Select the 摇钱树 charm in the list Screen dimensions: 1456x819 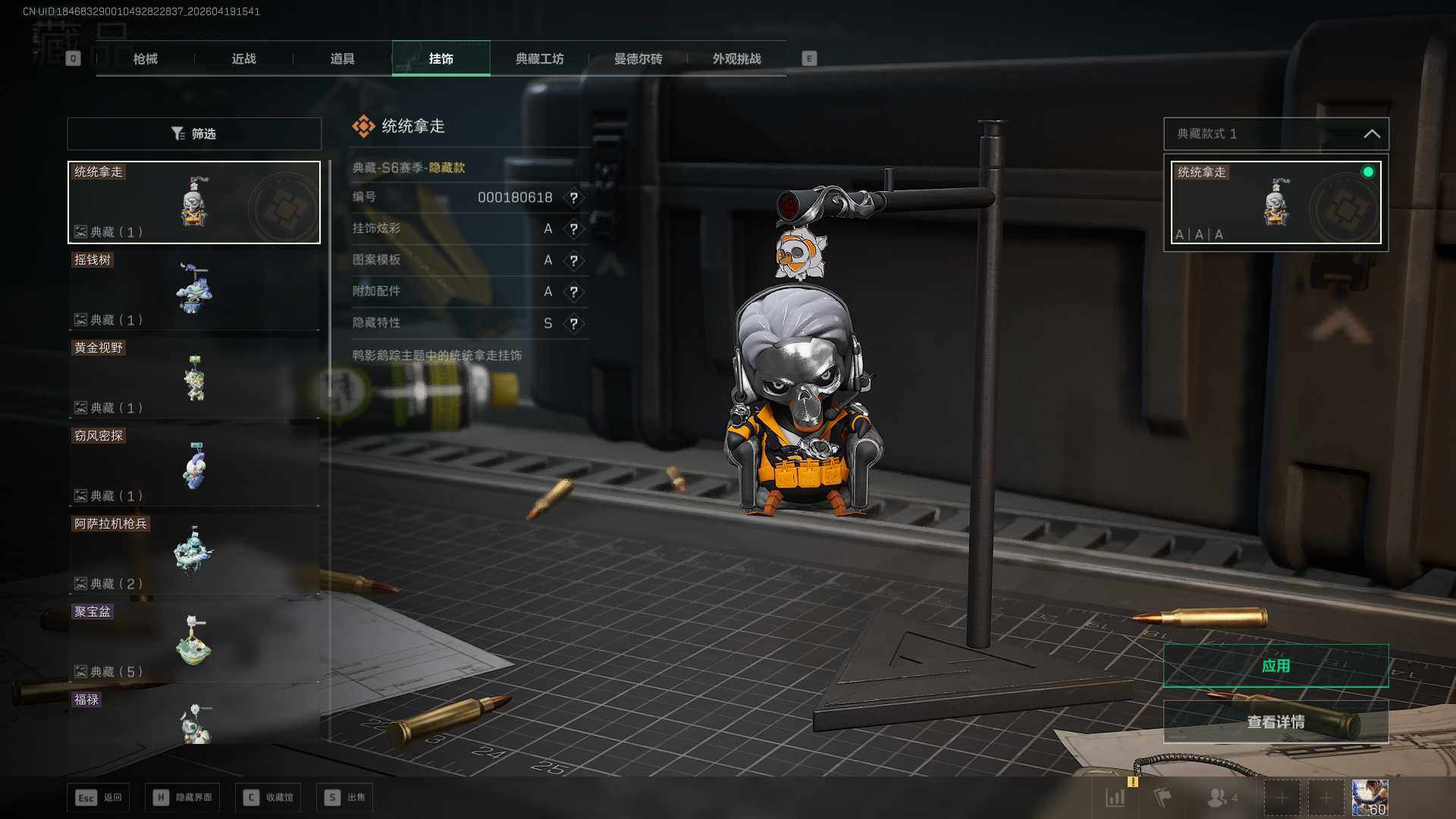tap(194, 290)
